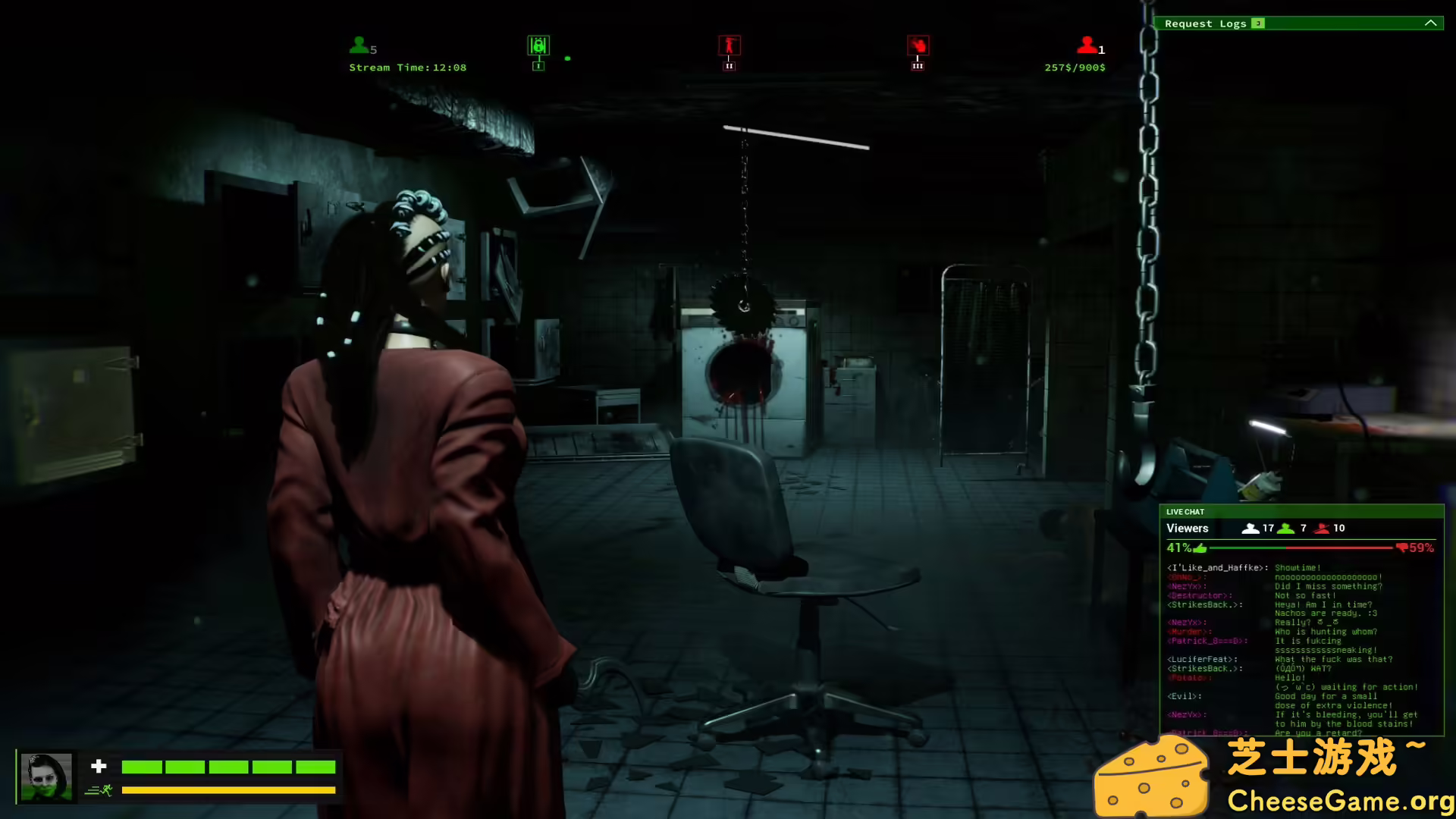Switch to the Viewers tab in Live Chat
Viewport: 1456px width, 819px height.
pyautogui.click(x=1188, y=528)
